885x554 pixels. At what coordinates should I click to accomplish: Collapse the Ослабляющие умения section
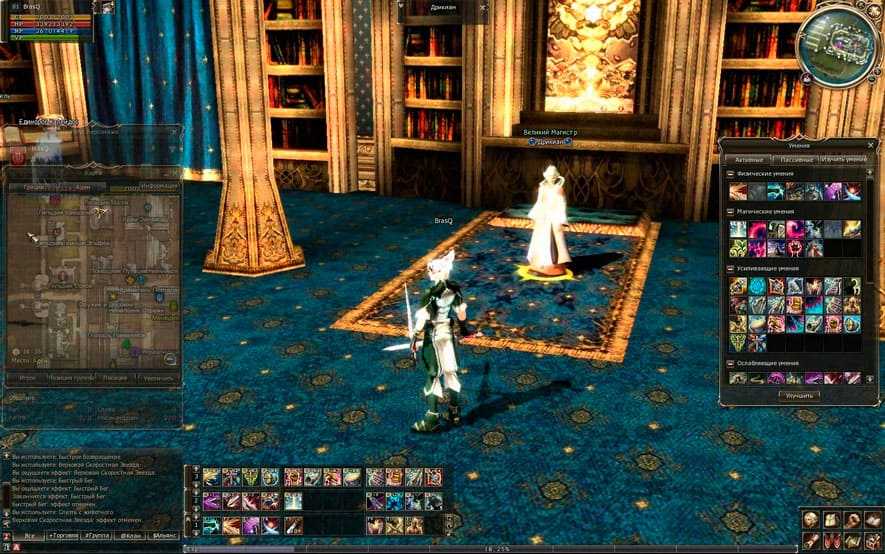pyautogui.click(x=730, y=364)
